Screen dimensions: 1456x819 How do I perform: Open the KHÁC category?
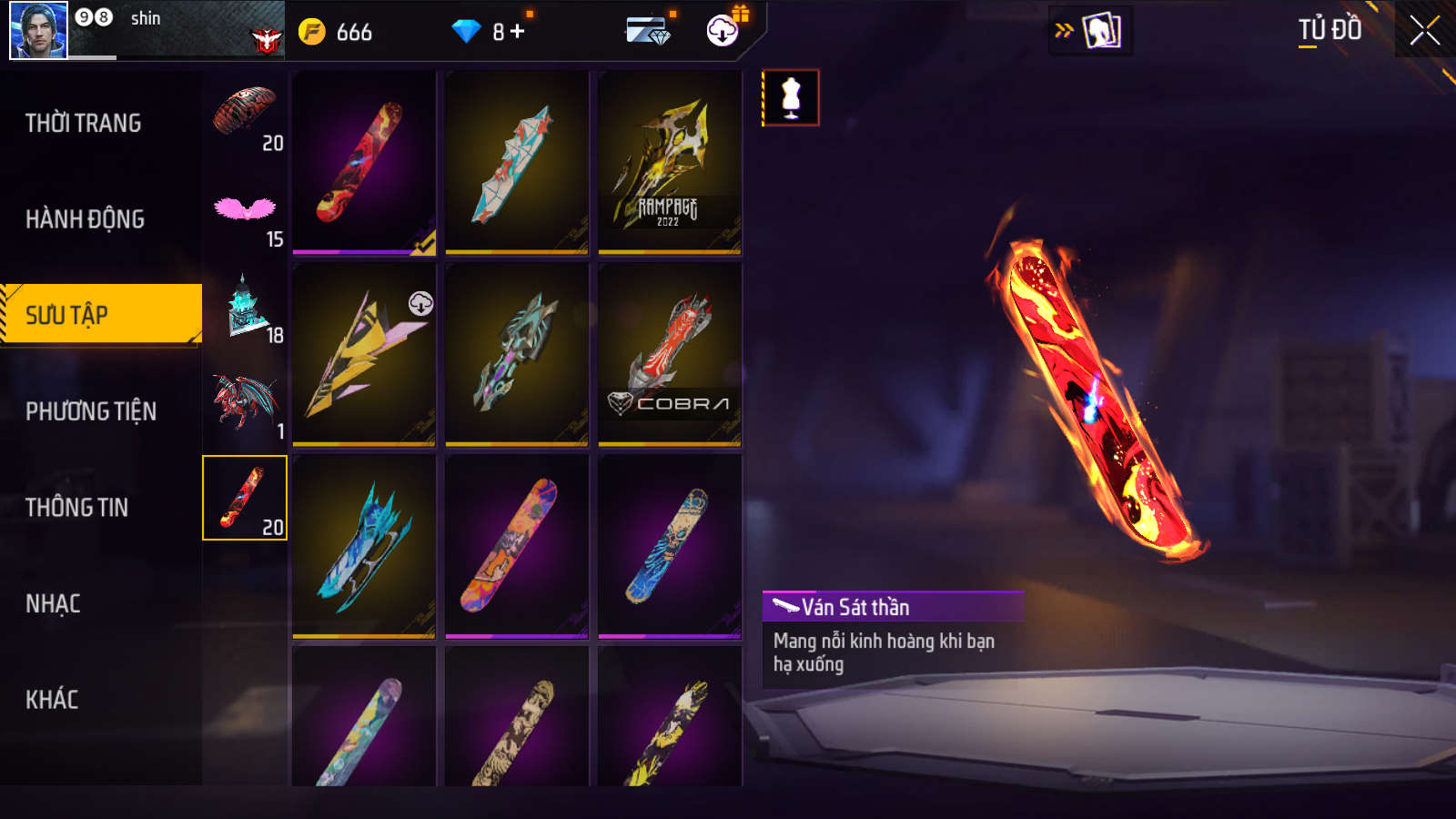click(x=52, y=700)
